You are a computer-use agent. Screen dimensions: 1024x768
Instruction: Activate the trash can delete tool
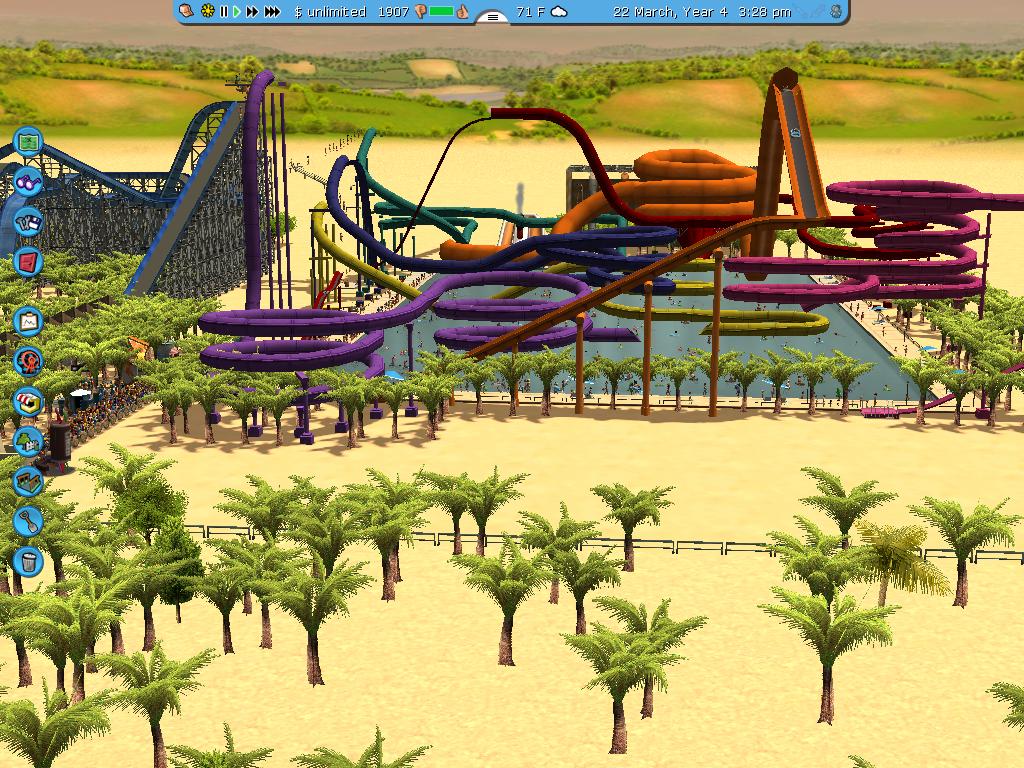[28, 561]
